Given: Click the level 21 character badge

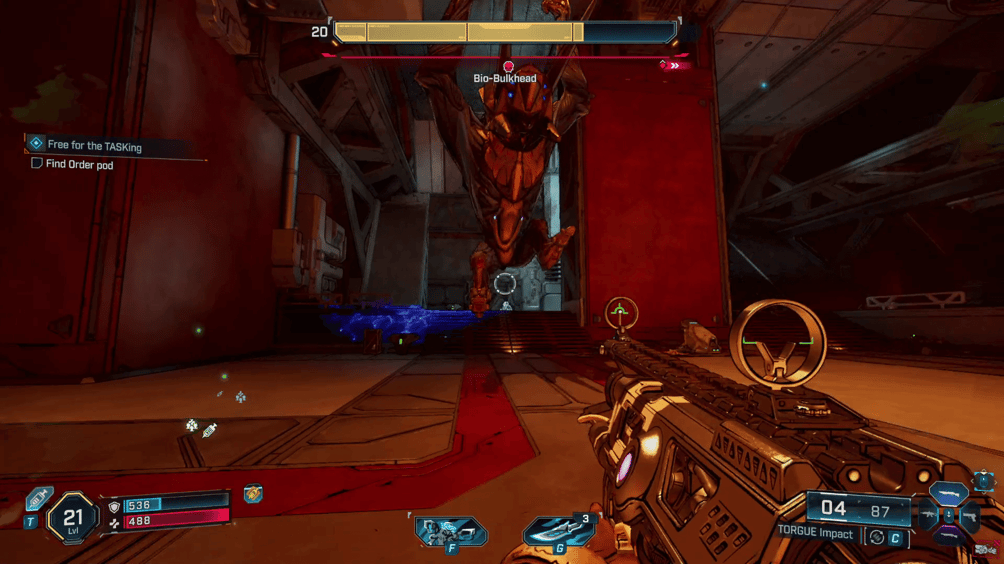Looking at the screenshot, I should [72, 518].
